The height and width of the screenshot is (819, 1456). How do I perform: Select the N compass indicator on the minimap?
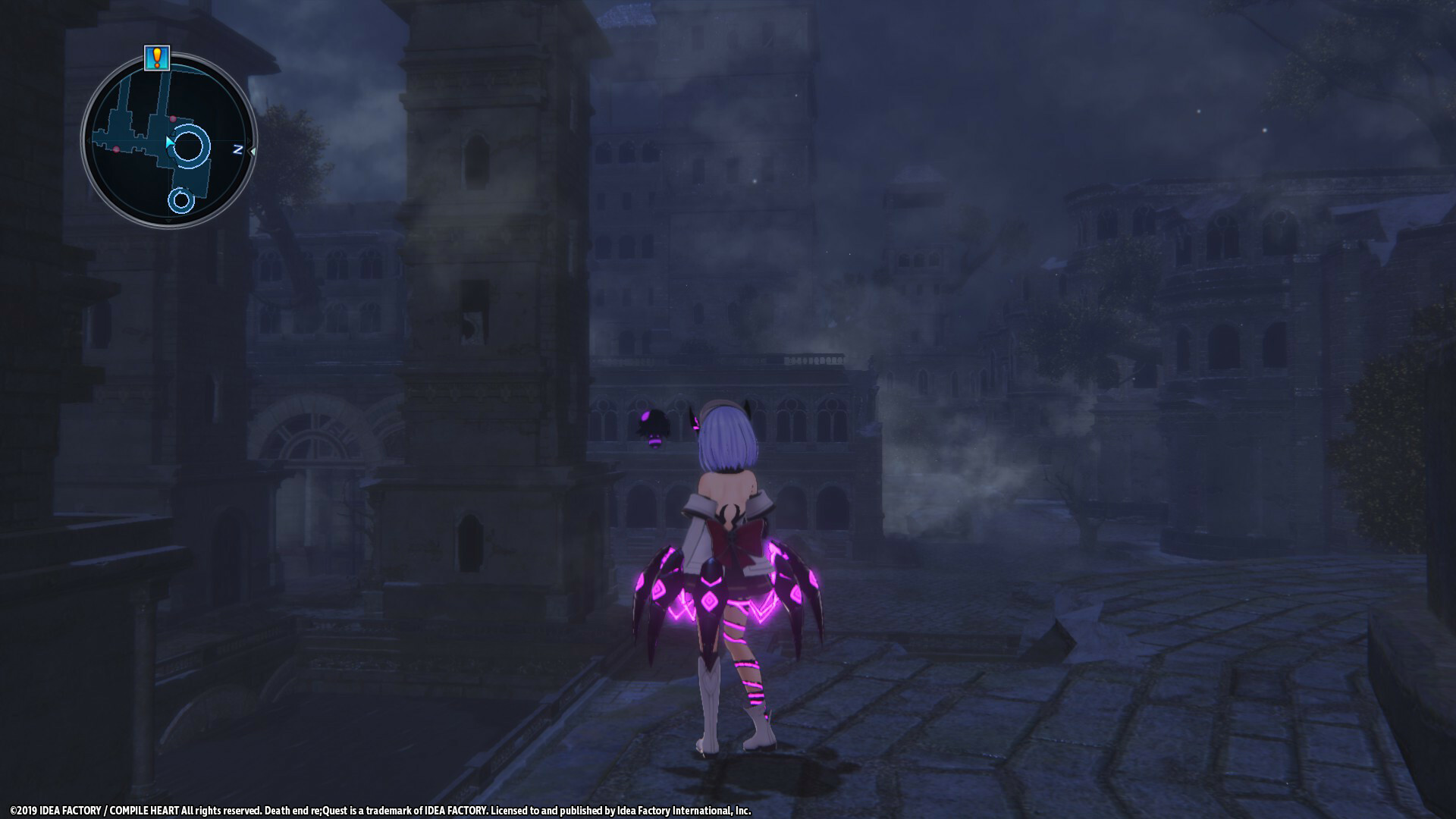[x=238, y=149]
